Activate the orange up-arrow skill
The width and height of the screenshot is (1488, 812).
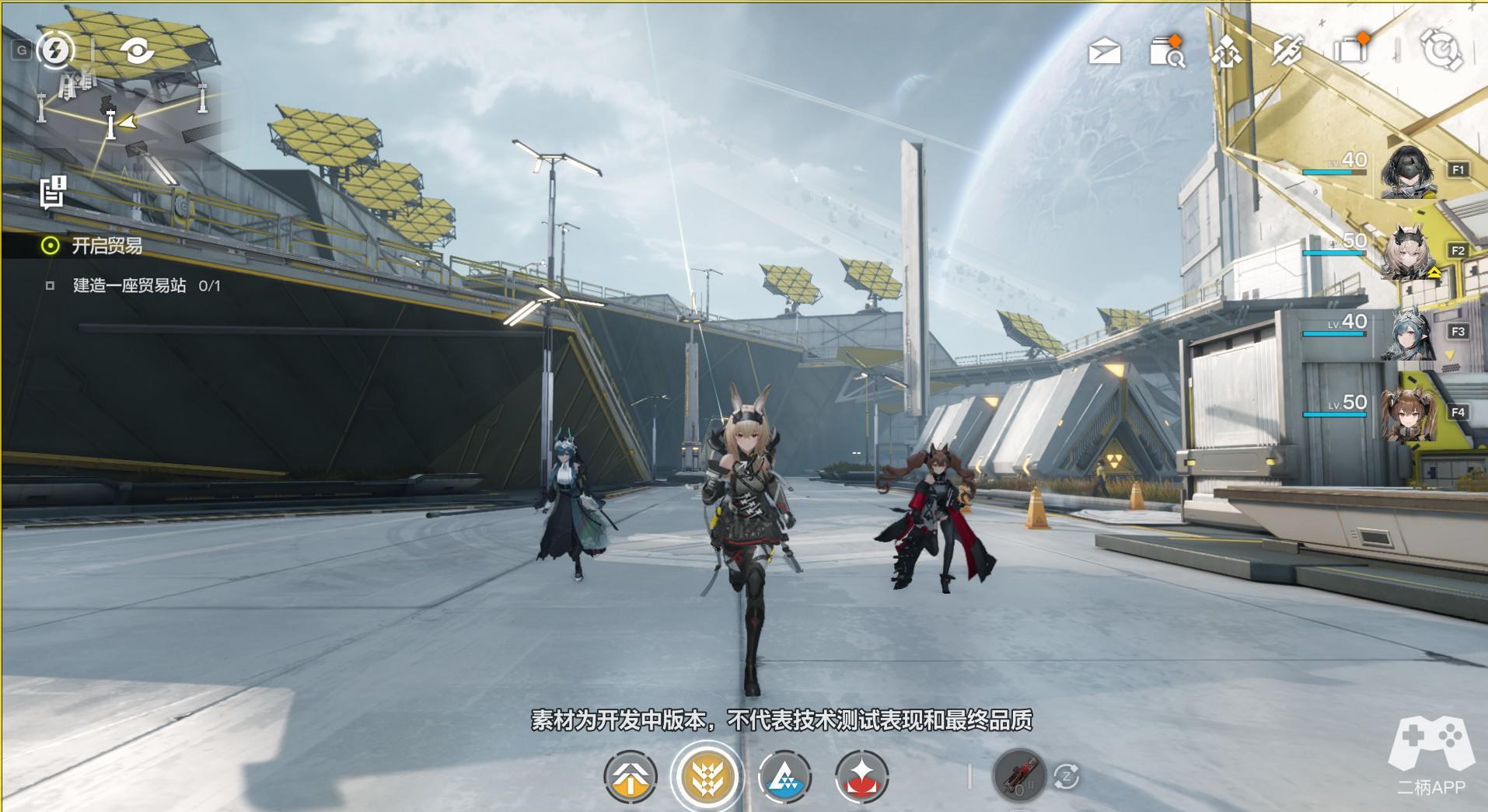[x=630, y=776]
